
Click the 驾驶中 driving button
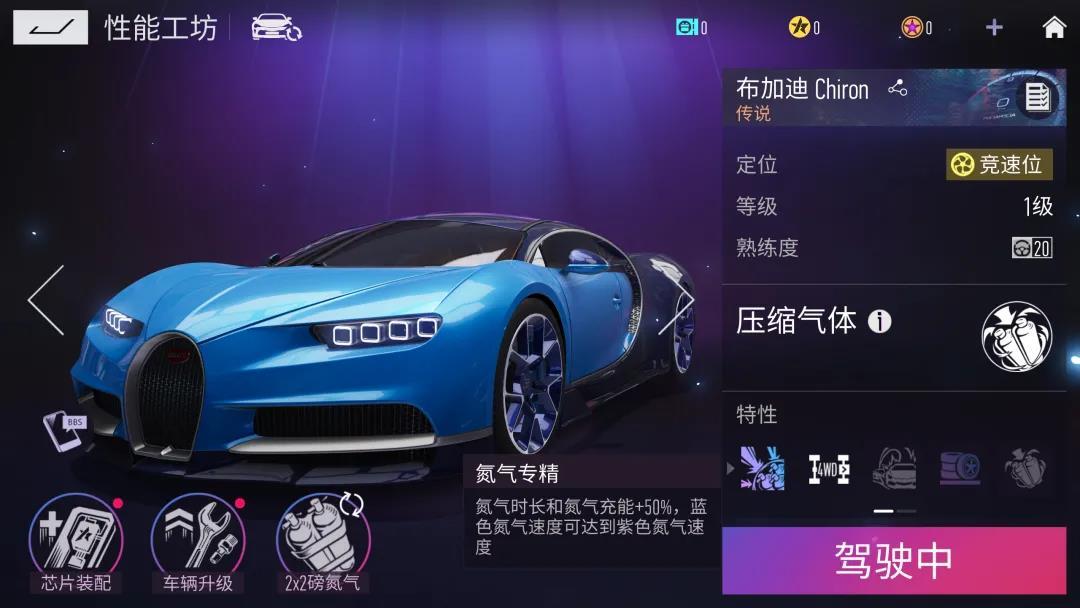[894, 561]
